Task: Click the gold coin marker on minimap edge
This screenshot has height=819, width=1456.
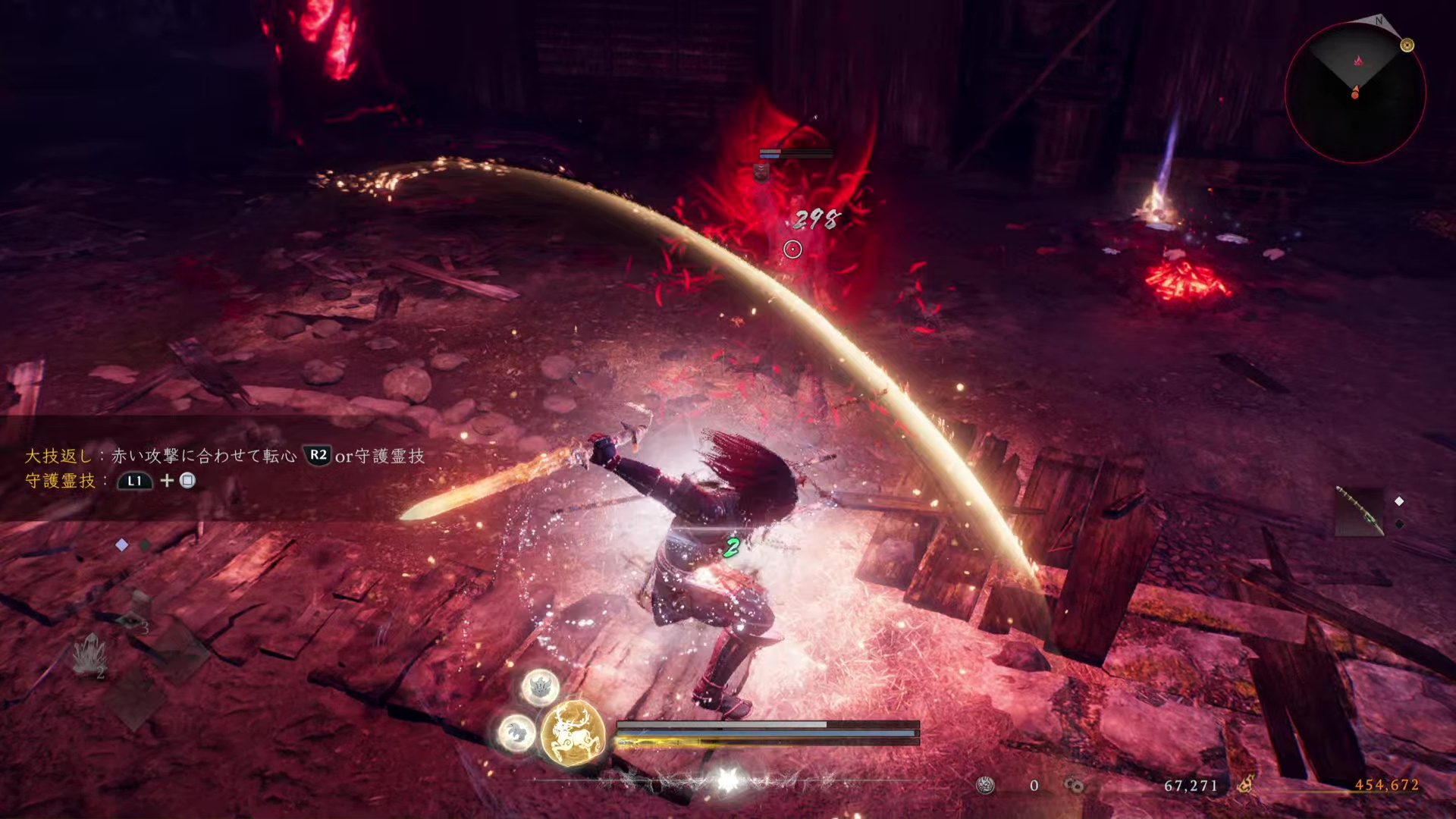Action: pos(1407,45)
